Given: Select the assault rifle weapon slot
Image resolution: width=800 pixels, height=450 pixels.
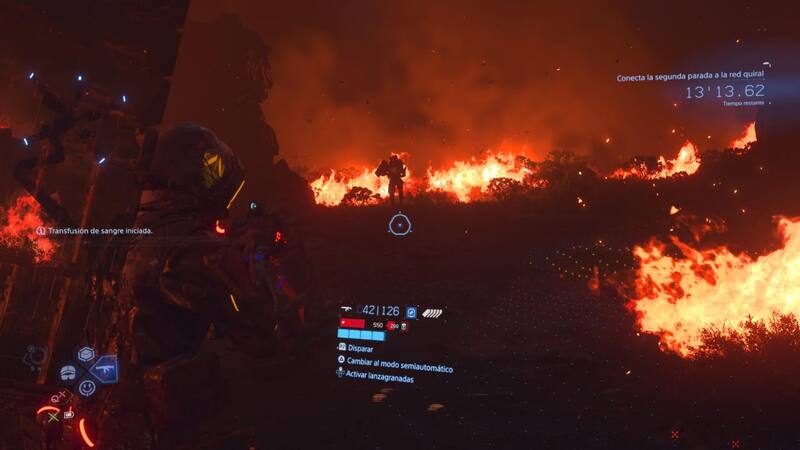Looking at the screenshot, I should [104, 369].
